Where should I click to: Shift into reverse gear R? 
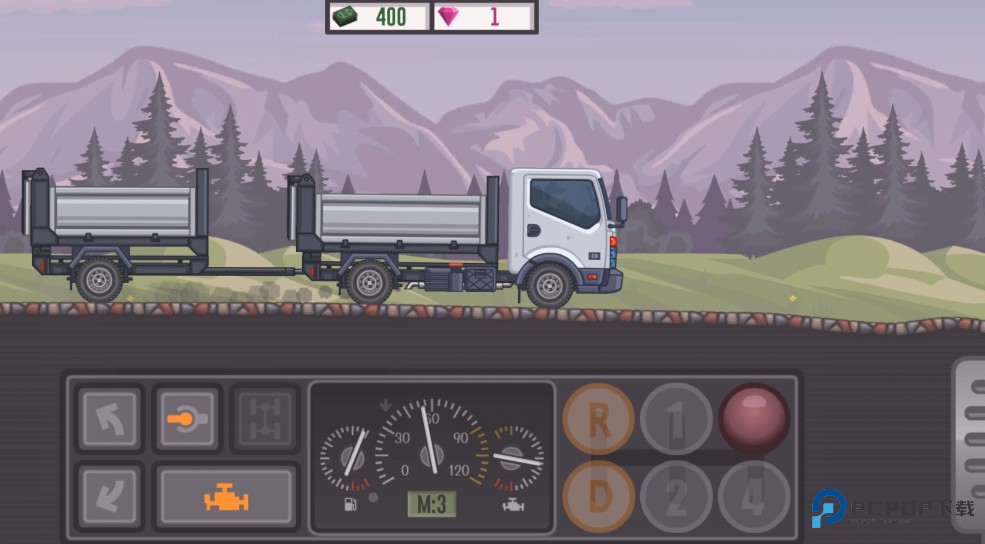pos(598,419)
